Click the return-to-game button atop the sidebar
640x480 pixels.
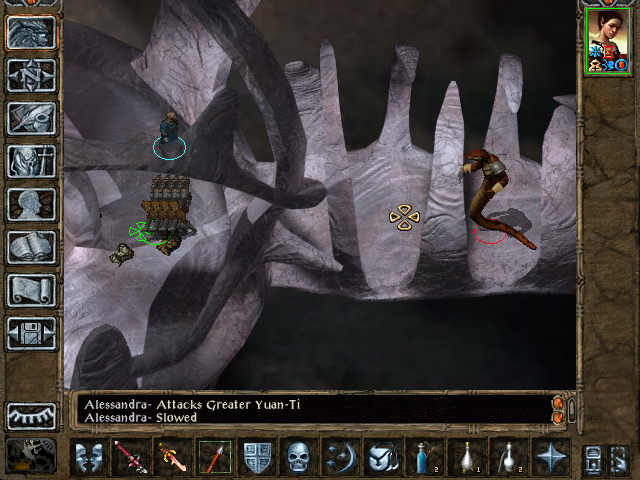pyautogui.click(x=32, y=32)
